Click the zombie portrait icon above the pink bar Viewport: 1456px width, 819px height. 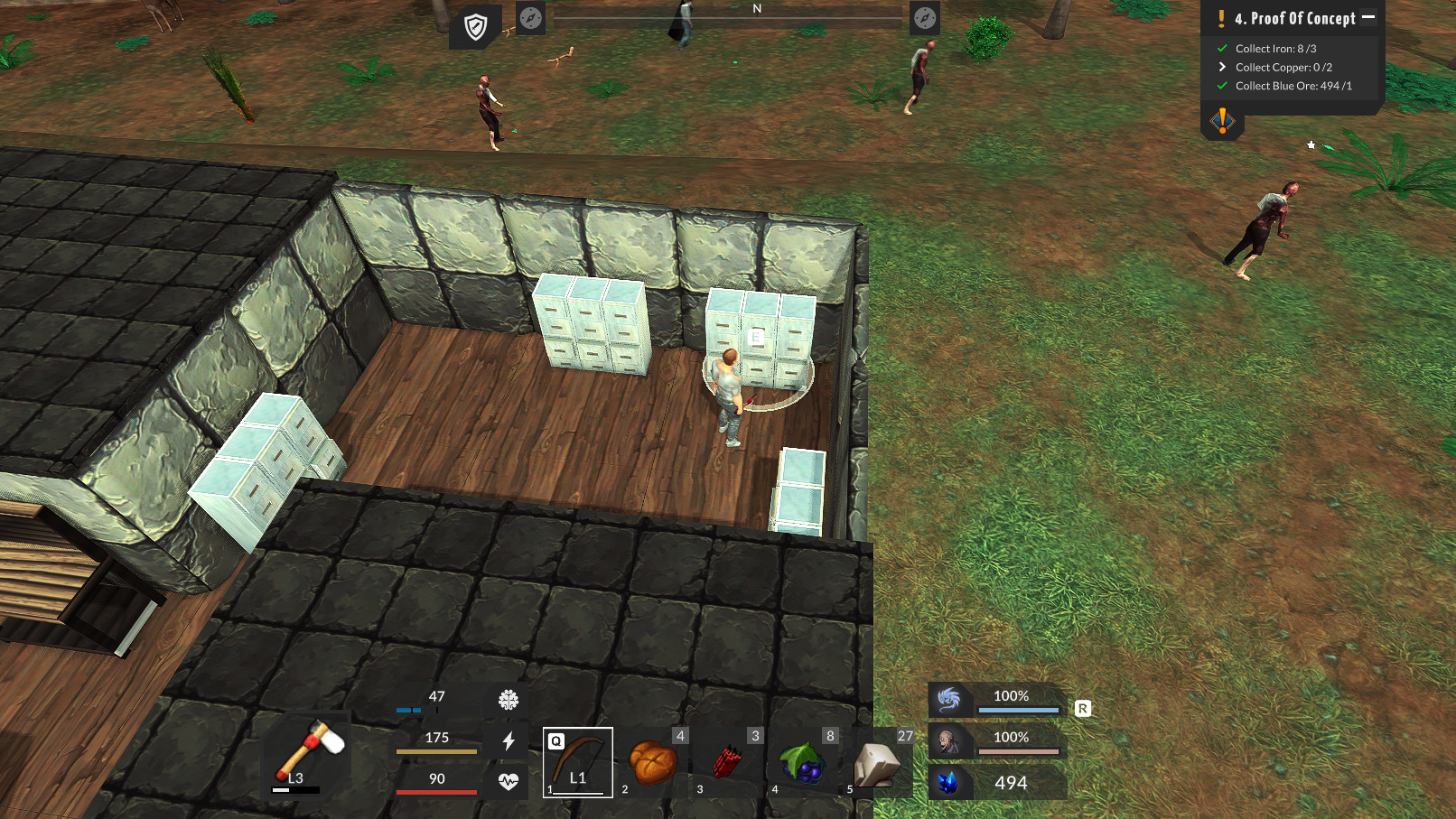(x=950, y=740)
